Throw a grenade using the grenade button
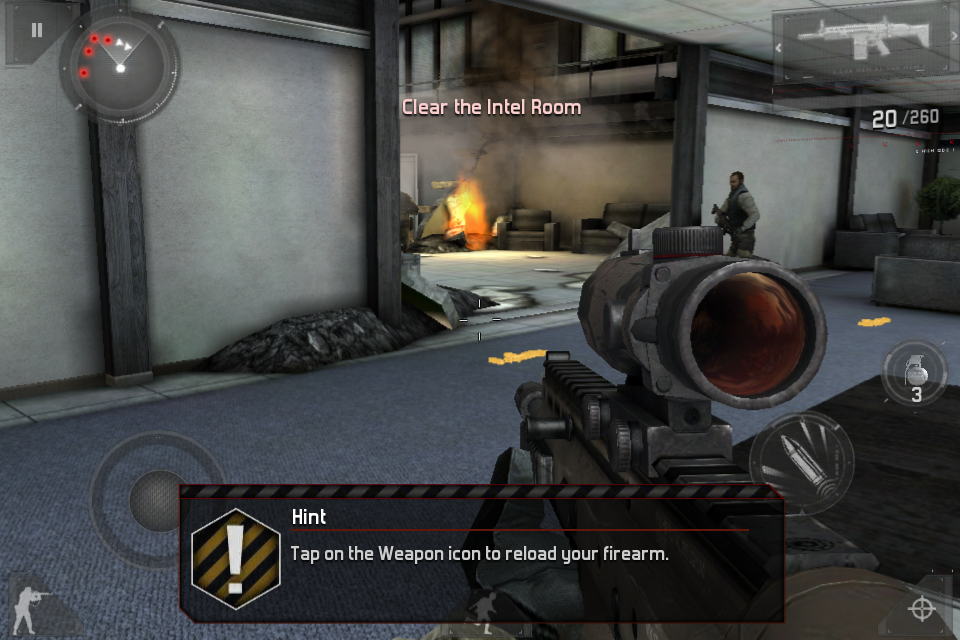 click(915, 372)
